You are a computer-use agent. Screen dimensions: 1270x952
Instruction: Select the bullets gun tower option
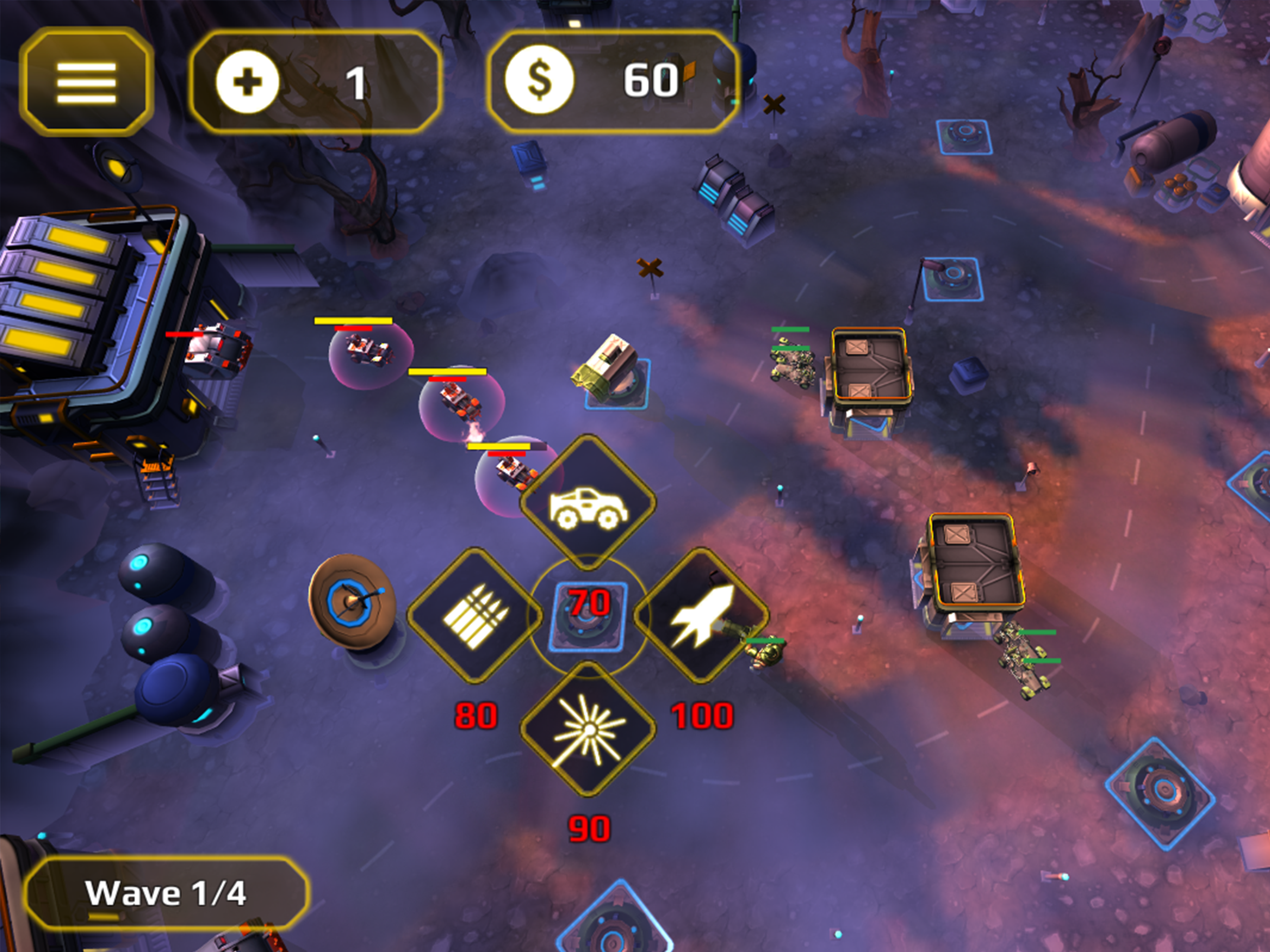475,616
